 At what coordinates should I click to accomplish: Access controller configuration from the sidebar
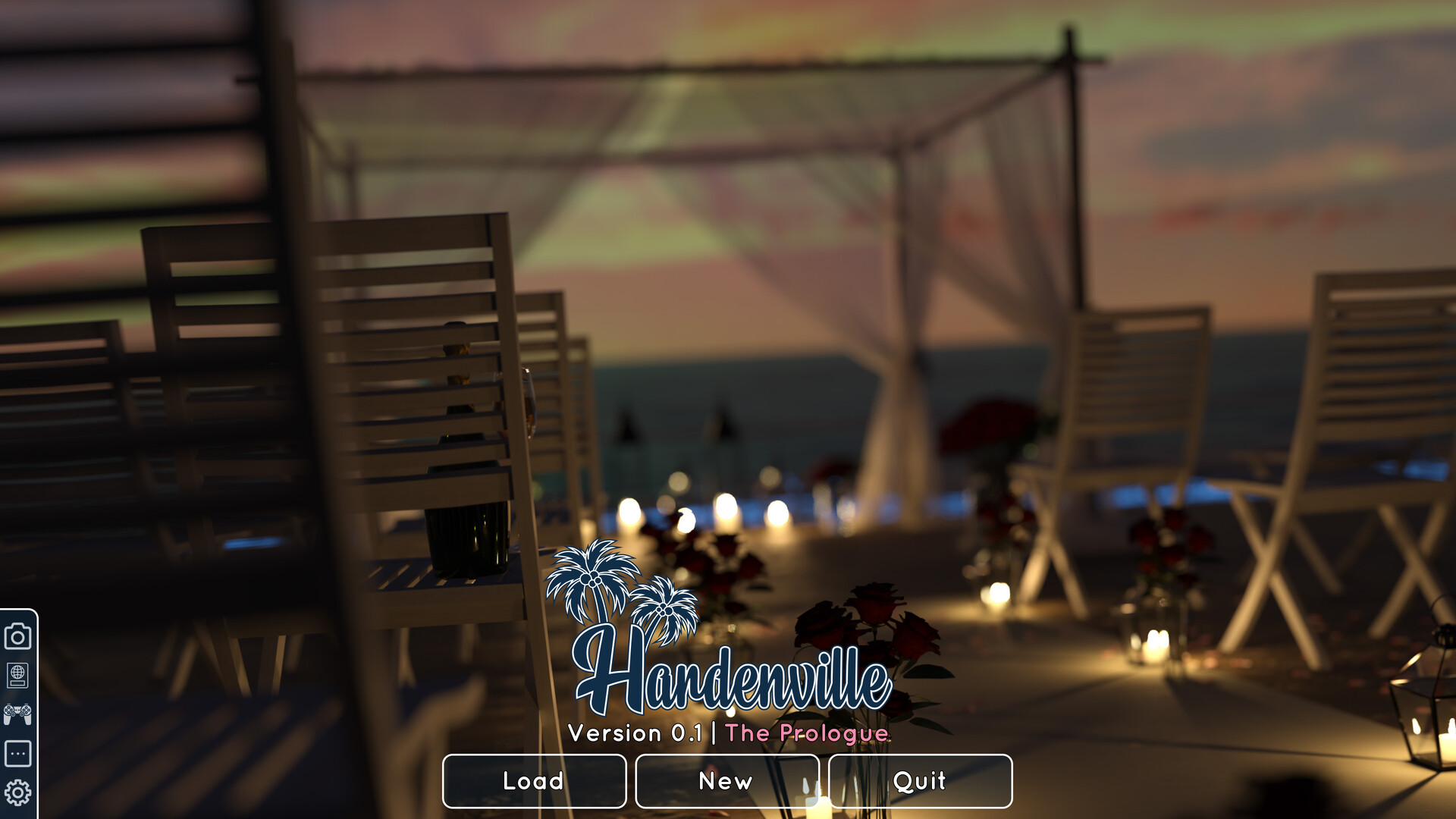point(17,713)
